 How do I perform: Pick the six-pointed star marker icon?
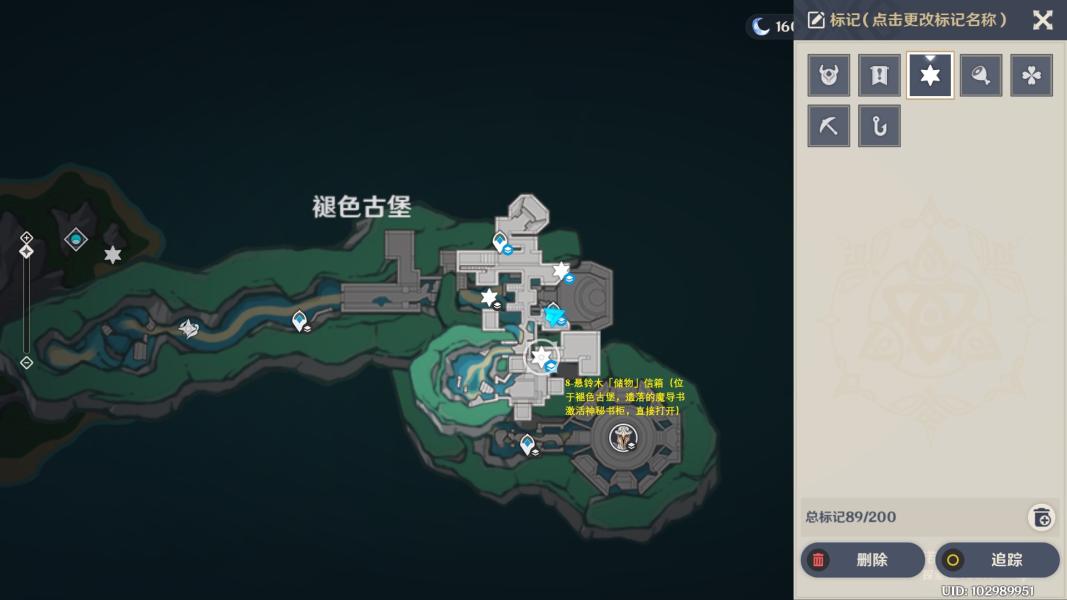930,76
